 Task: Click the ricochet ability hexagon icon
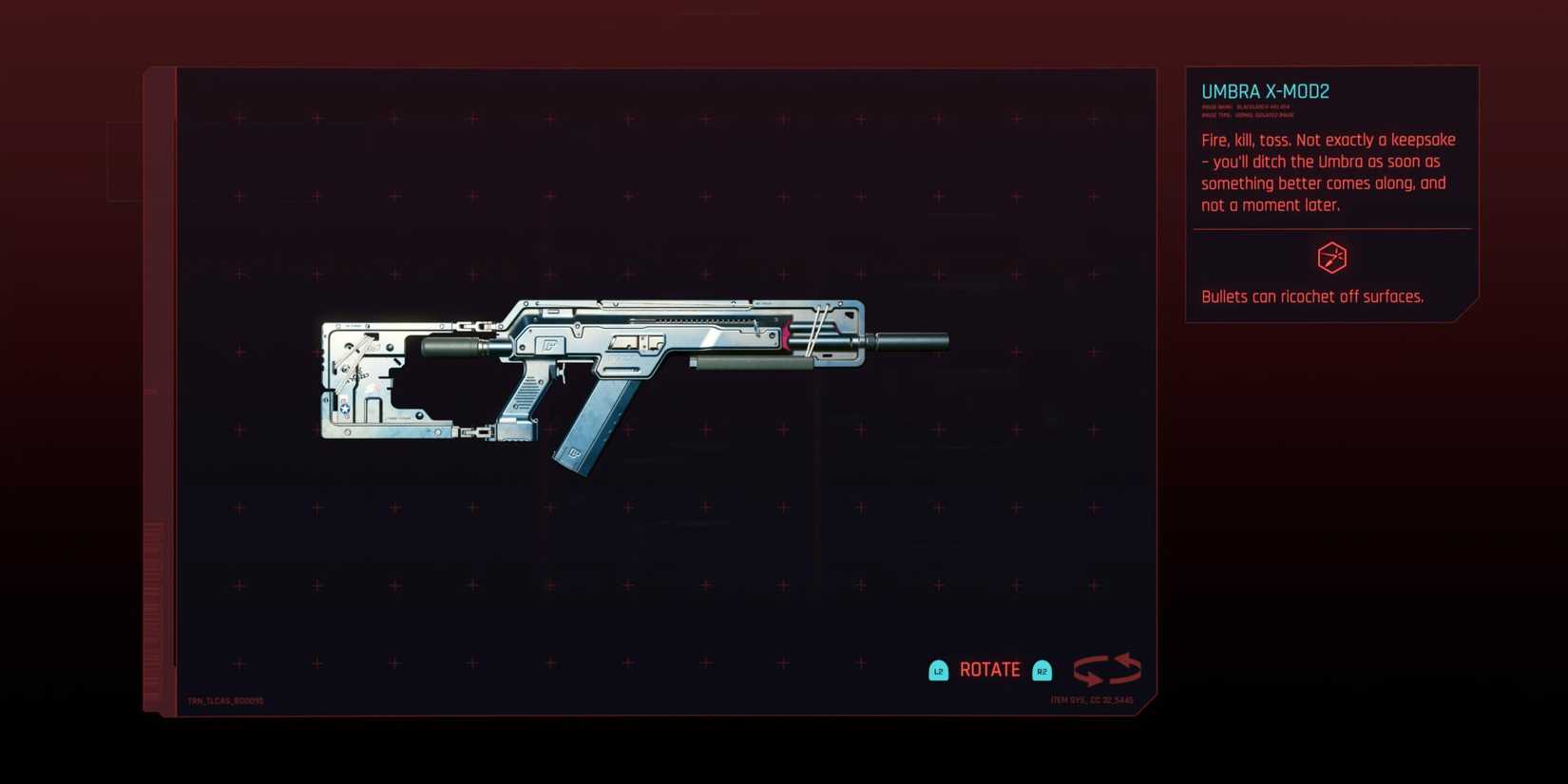[1330, 257]
